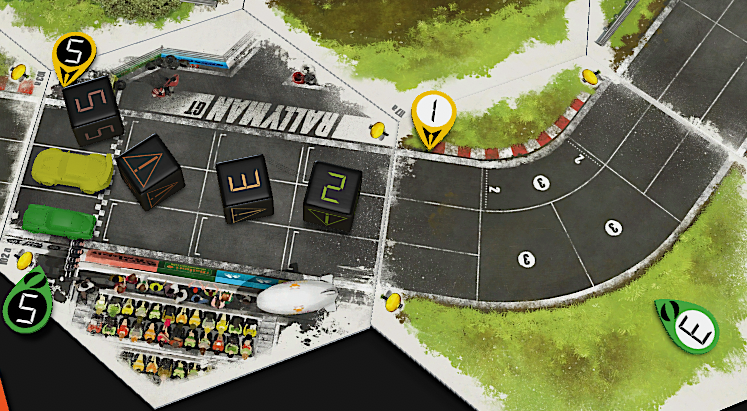The height and width of the screenshot is (411, 747).
Task: Choose the green race car
Action: [x=58, y=219]
